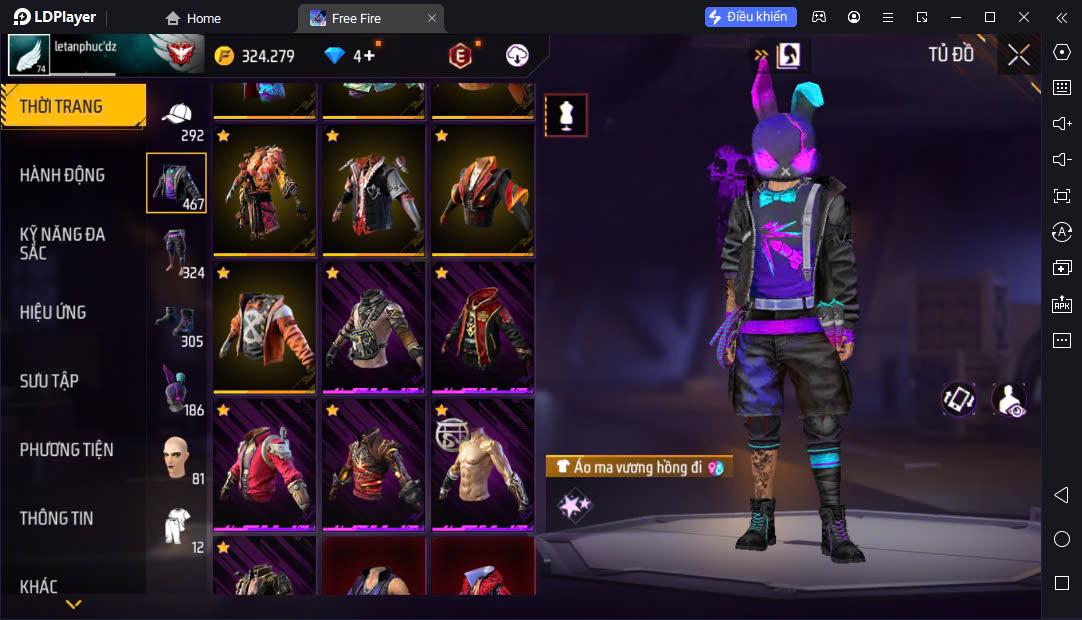
Task: Open the PHƯƠNG TIỆN category
Action: tap(66, 450)
